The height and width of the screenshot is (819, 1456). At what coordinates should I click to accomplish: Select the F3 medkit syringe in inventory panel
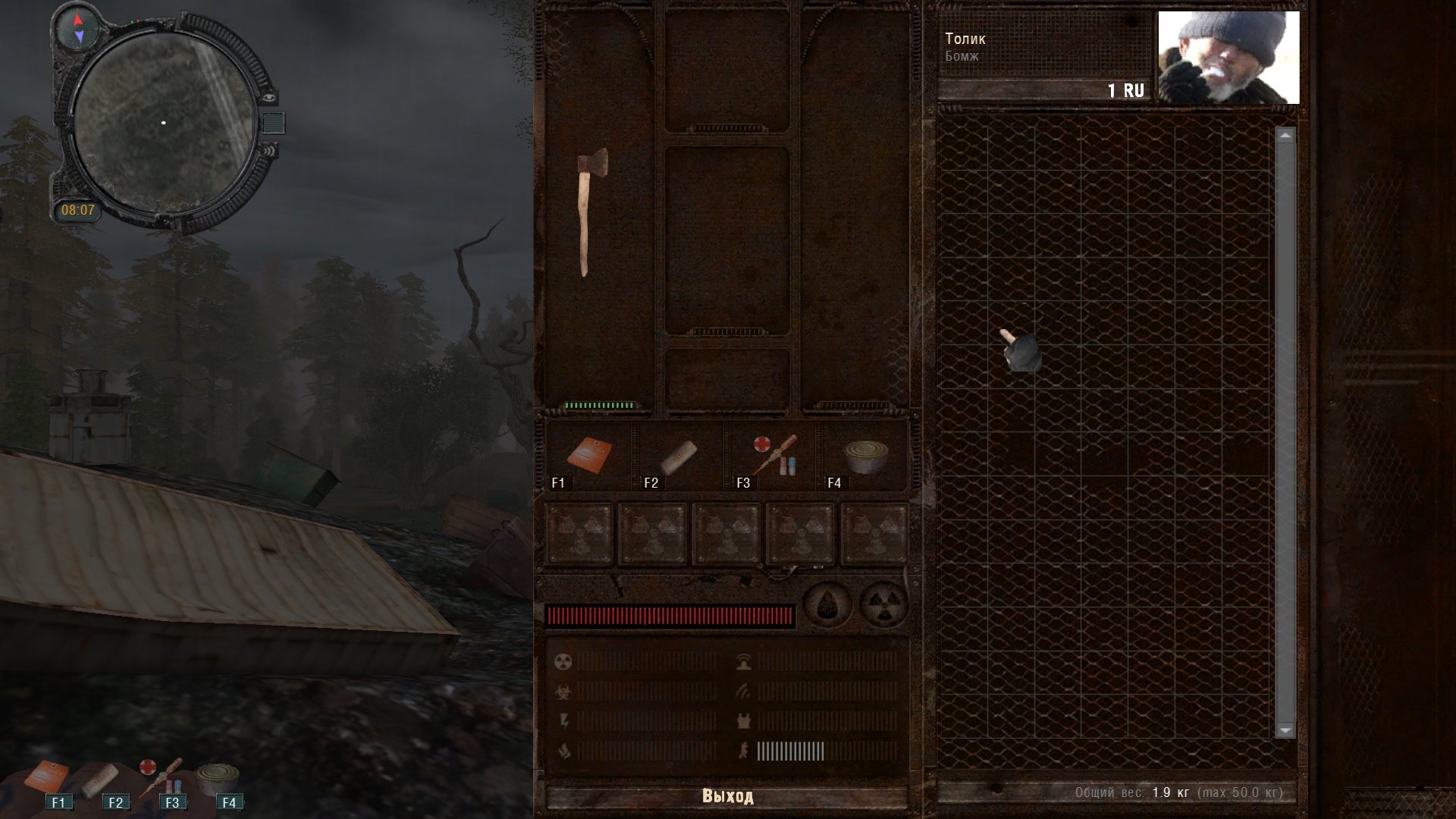tap(773, 454)
